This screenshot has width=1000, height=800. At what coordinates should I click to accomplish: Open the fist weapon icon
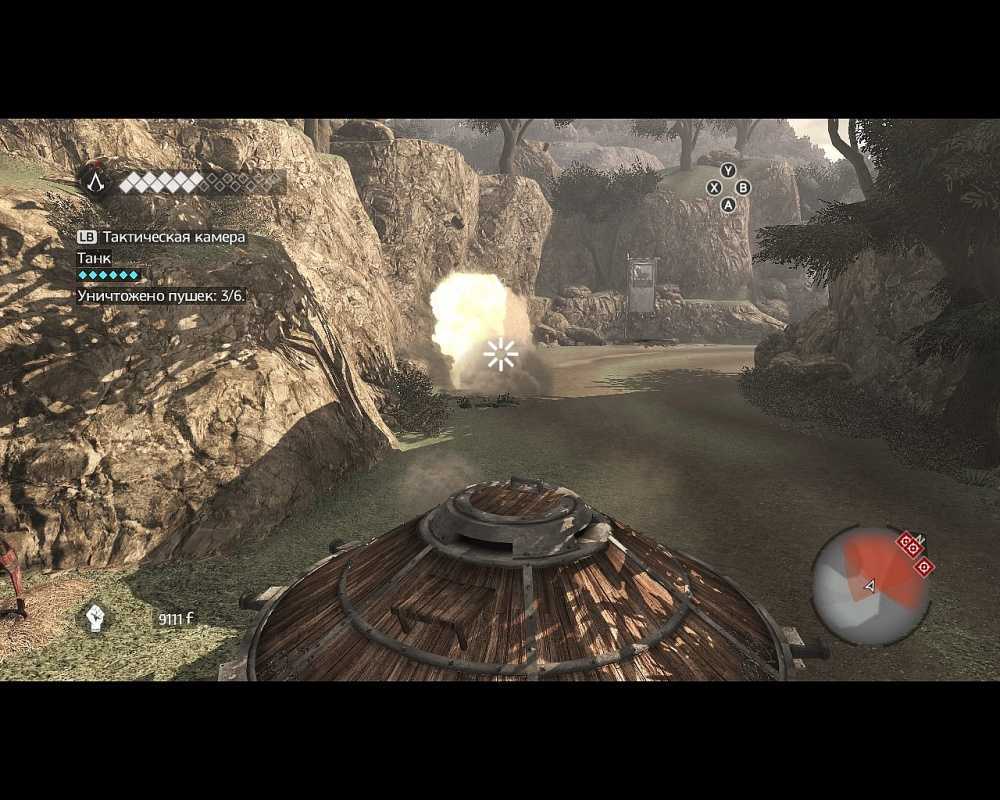tap(95, 617)
